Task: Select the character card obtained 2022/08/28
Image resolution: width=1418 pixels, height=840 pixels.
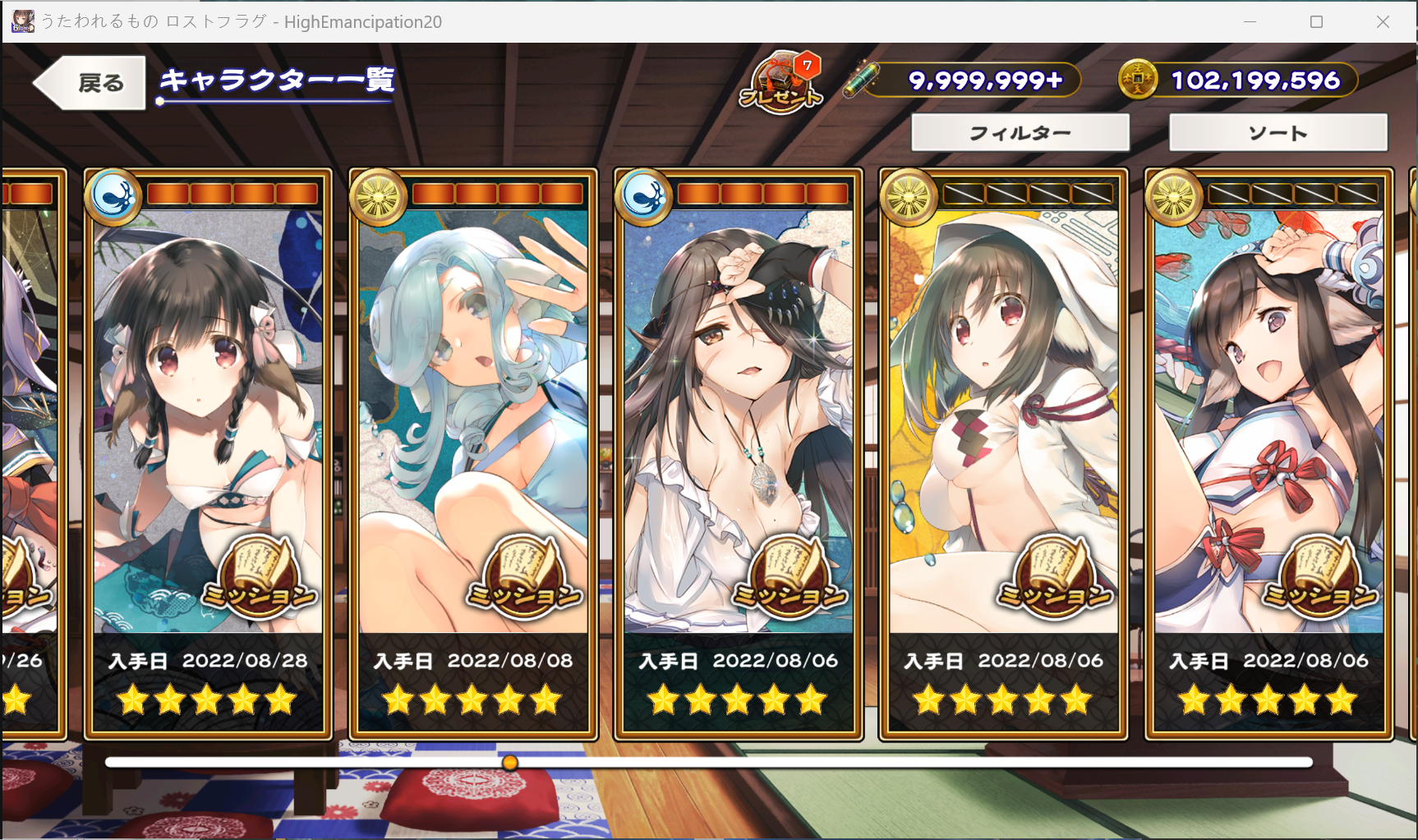Action: tap(208, 452)
